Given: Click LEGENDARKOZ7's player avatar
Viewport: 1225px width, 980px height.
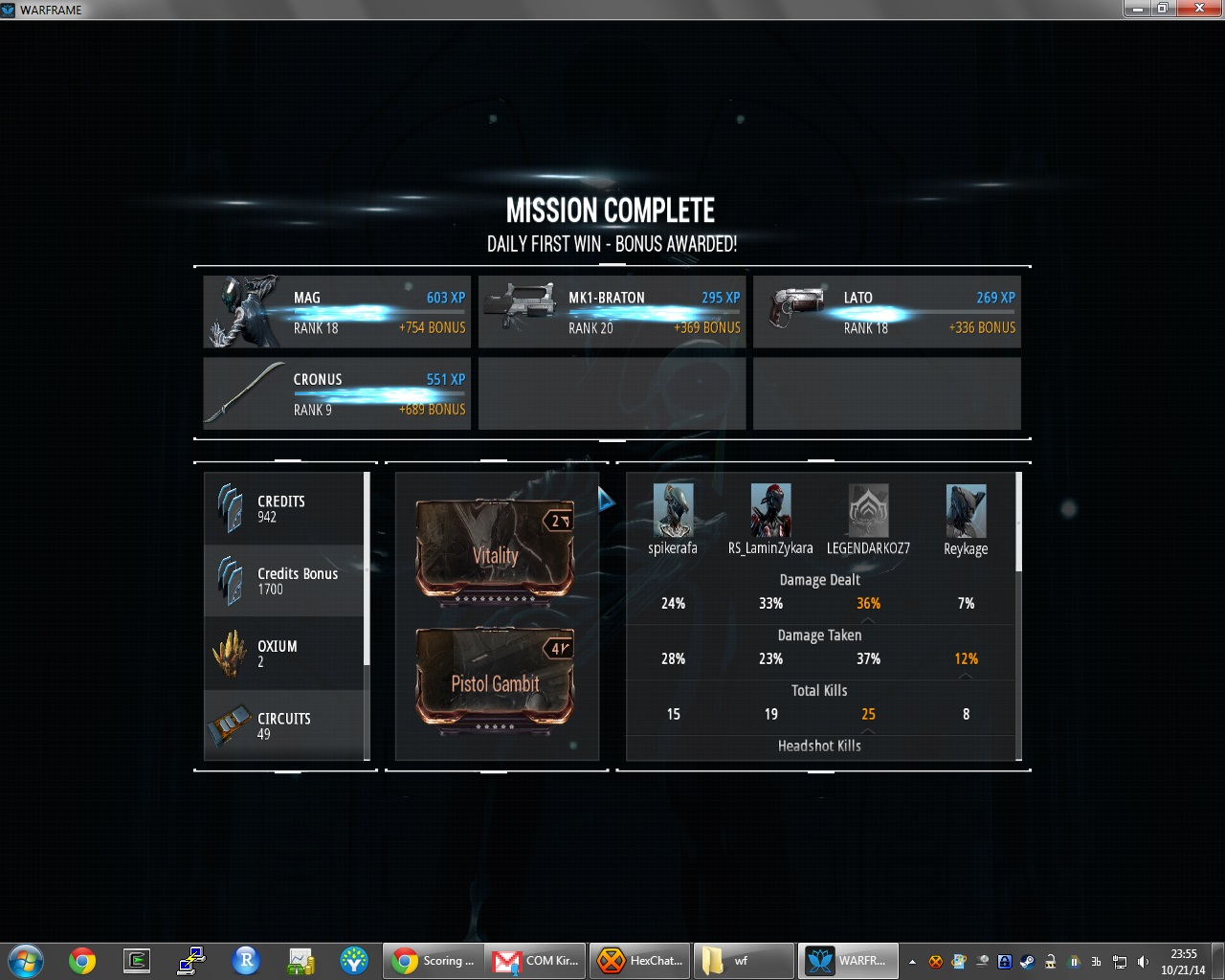Looking at the screenshot, I should (x=868, y=510).
